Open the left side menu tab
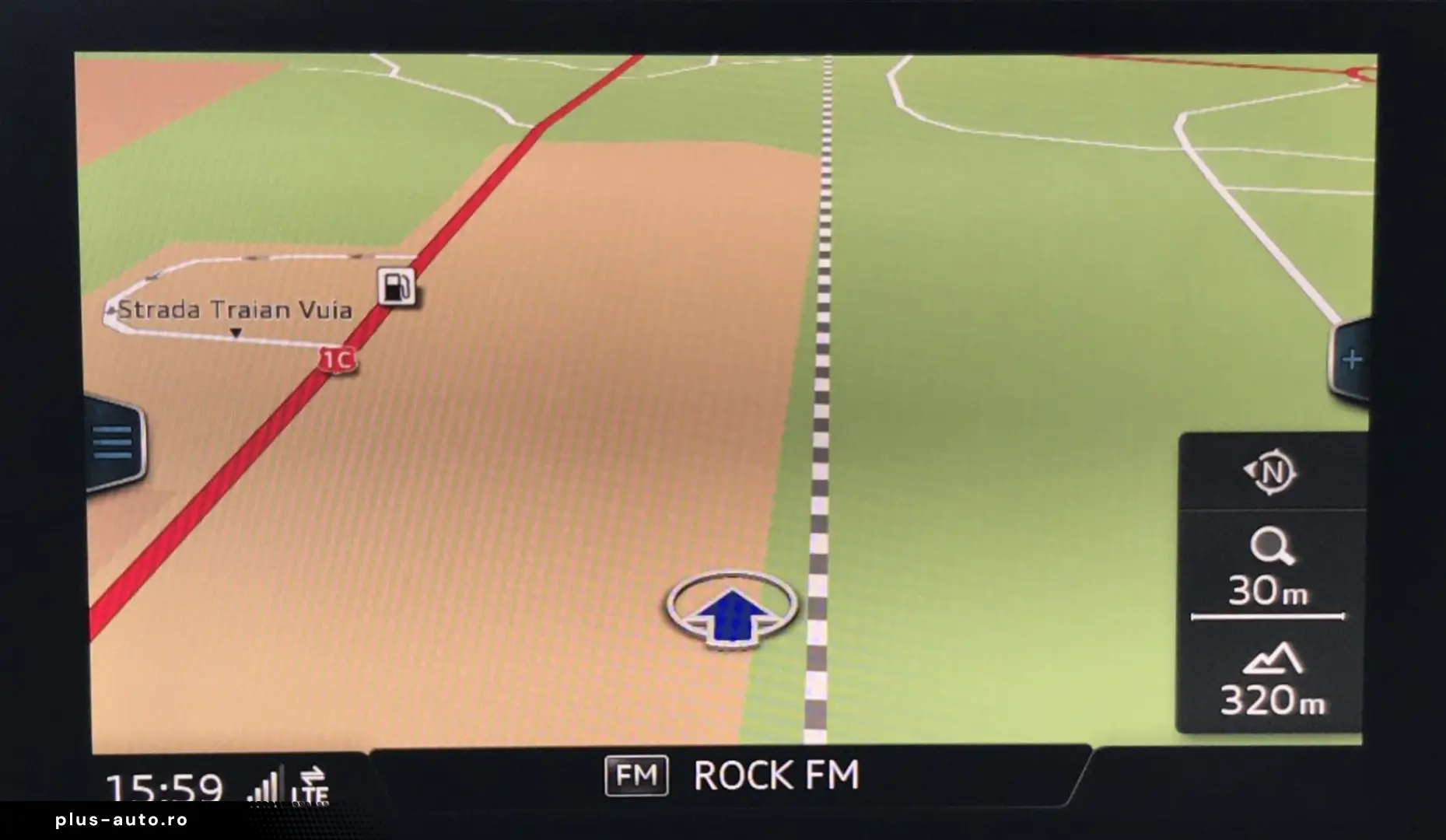 pos(114,443)
